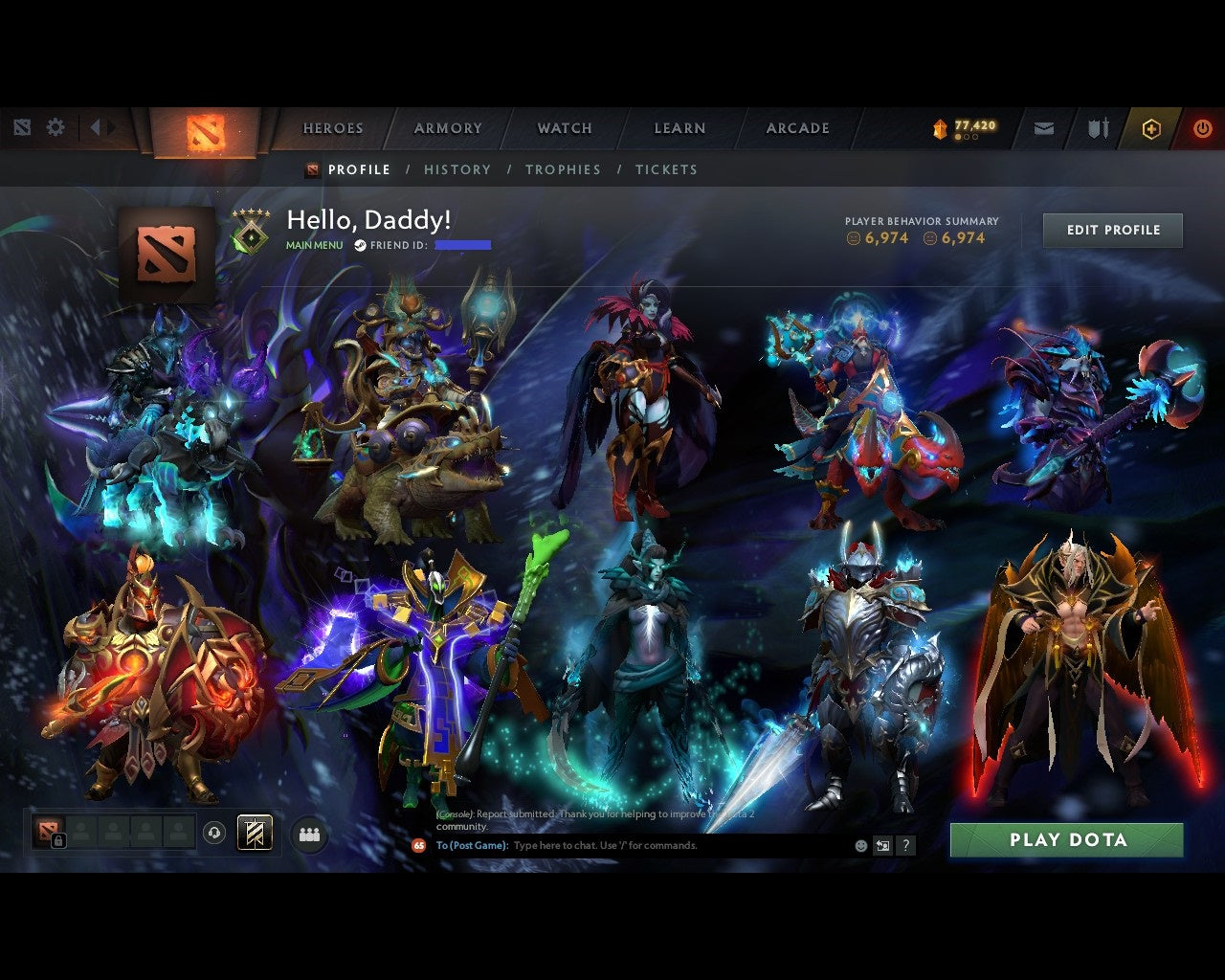Open the emoticon picker in the chat bar
The width and height of the screenshot is (1225, 980).
[x=859, y=845]
